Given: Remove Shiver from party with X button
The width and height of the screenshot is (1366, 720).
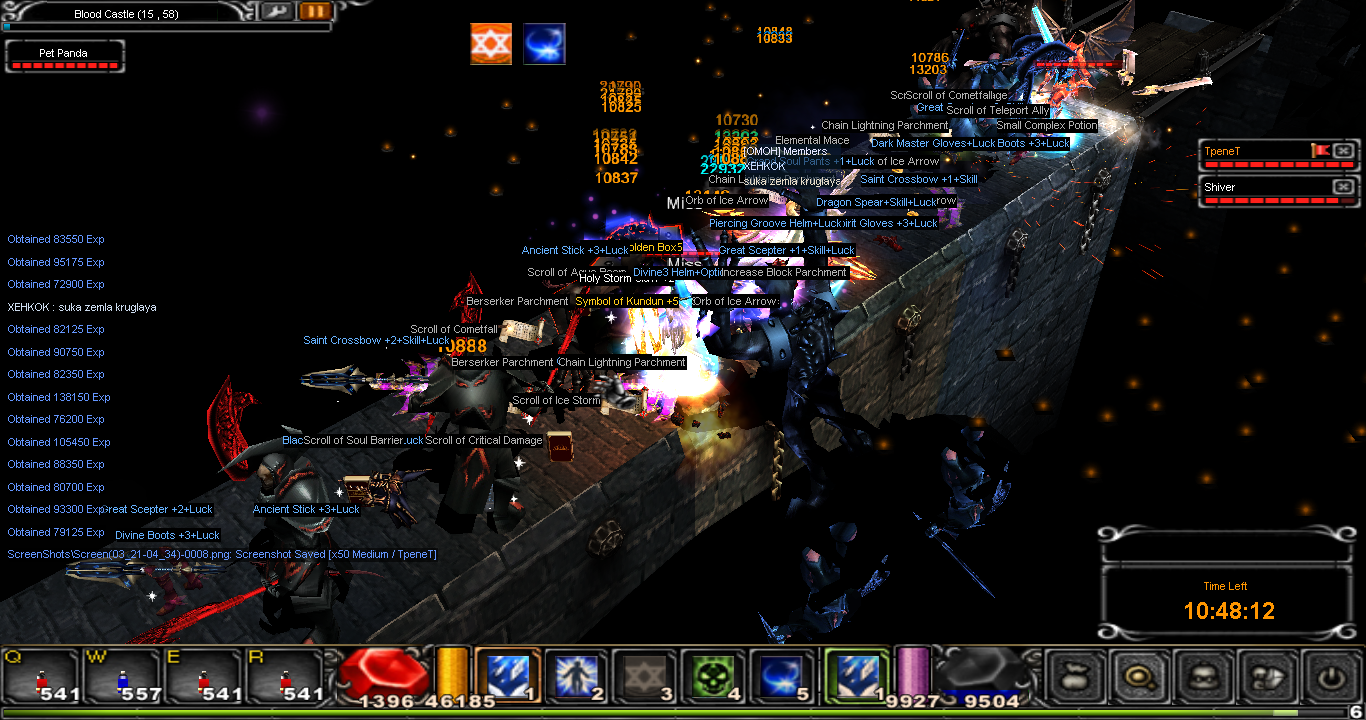Looking at the screenshot, I should pos(1343,187).
